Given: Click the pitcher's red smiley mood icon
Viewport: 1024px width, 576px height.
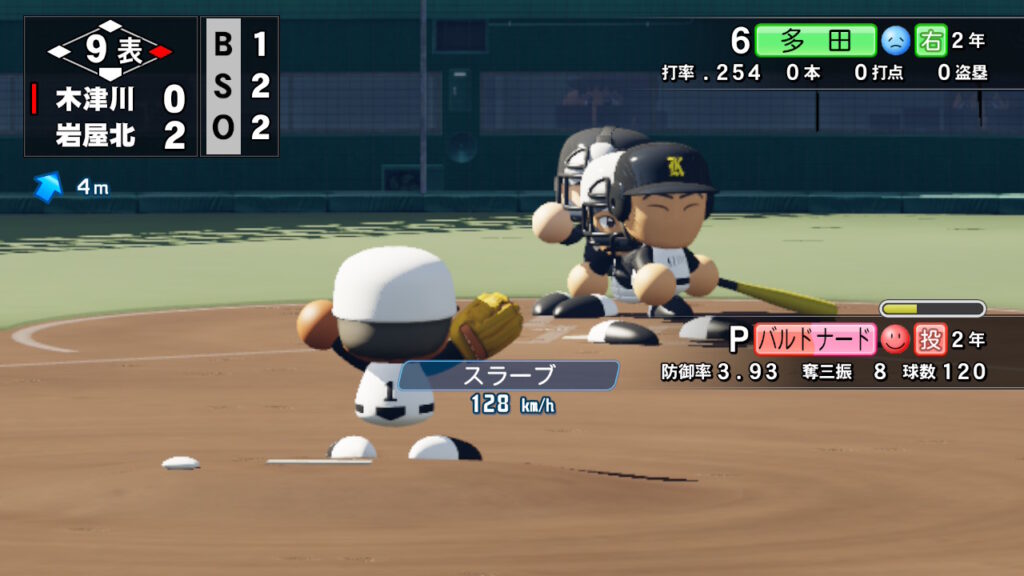Looking at the screenshot, I should tap(894, 340).
